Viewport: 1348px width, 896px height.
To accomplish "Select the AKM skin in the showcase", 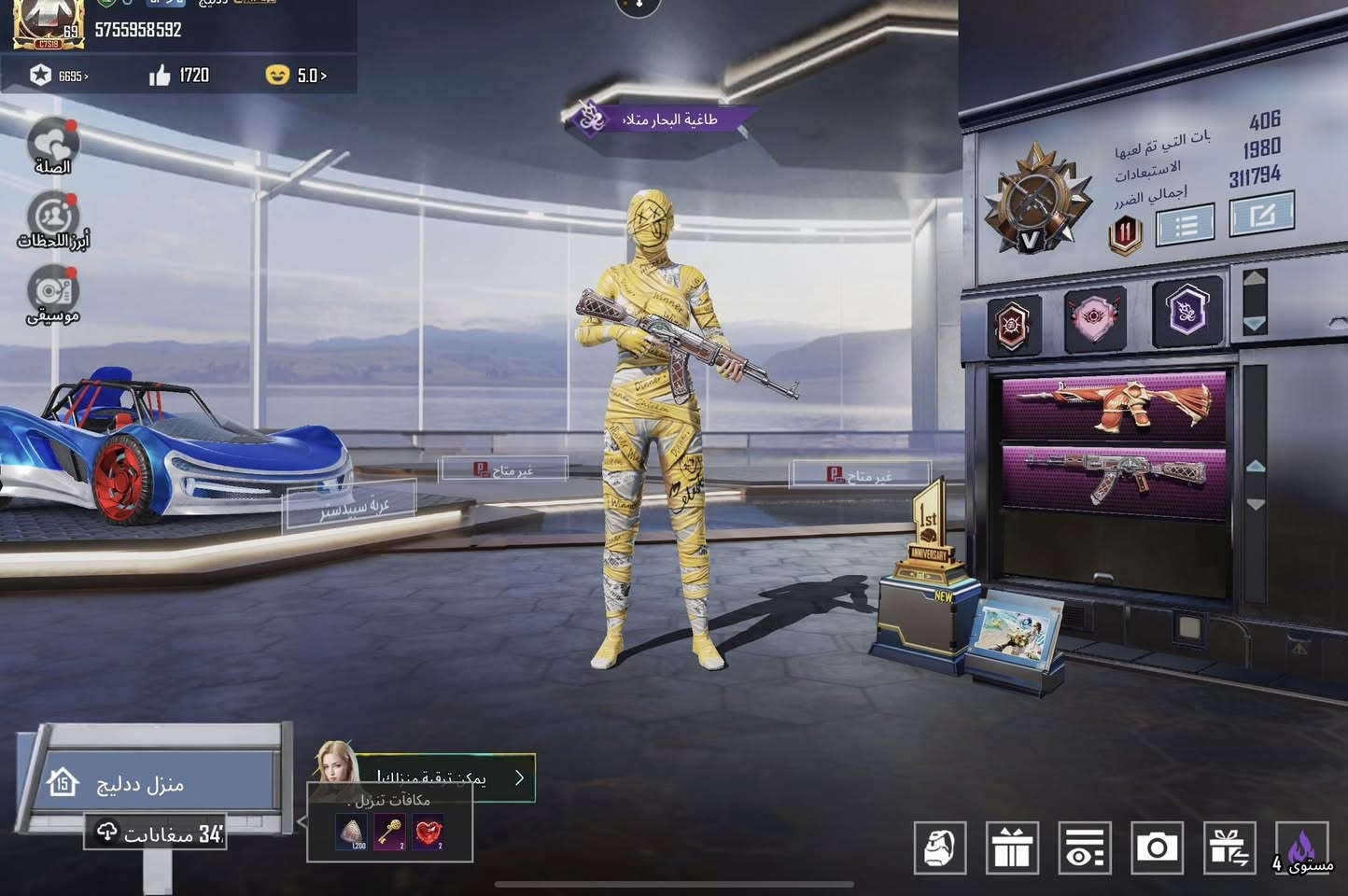I will click(1114, 475).
